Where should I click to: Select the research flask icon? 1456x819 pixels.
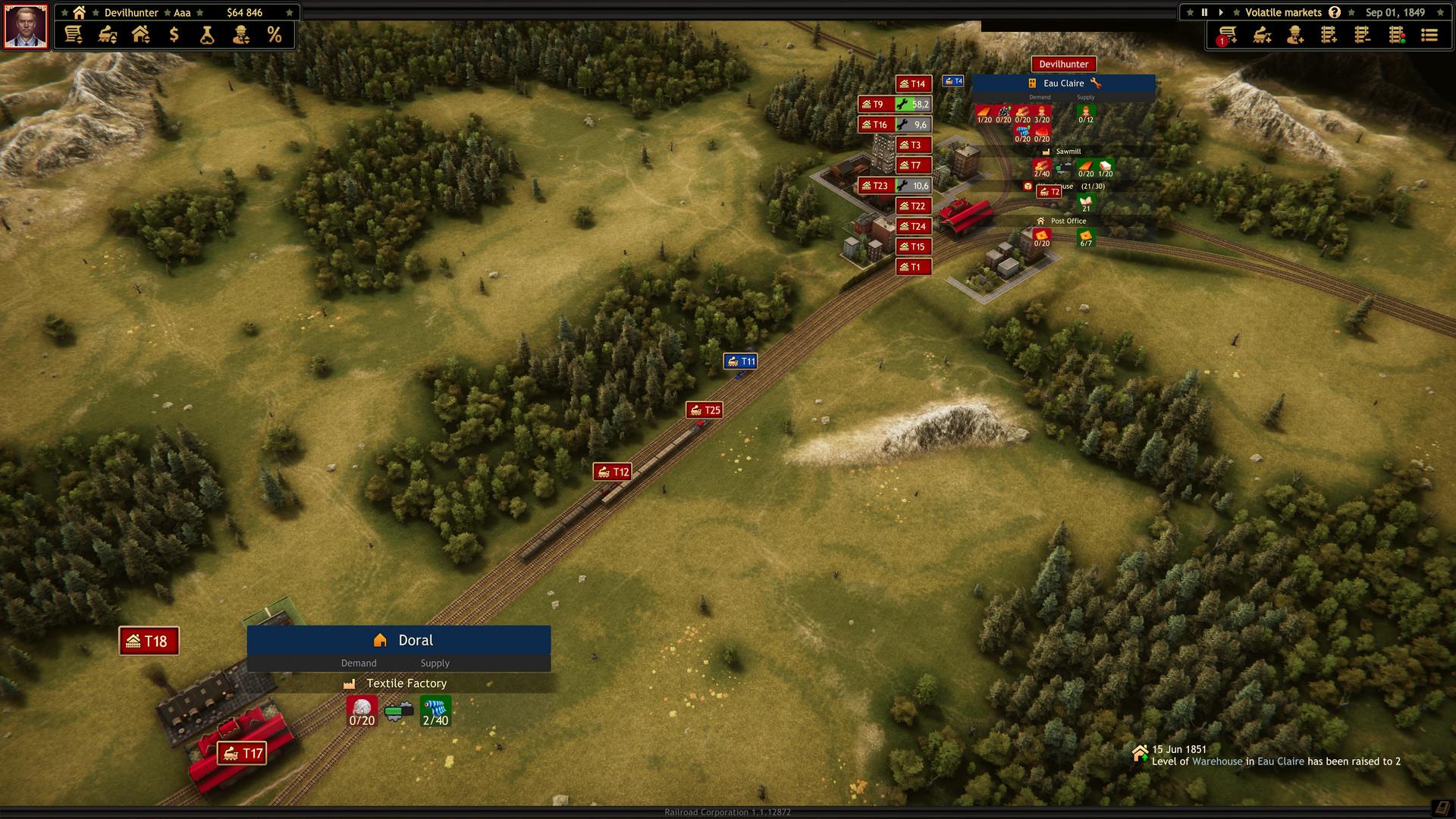point(207,35)
